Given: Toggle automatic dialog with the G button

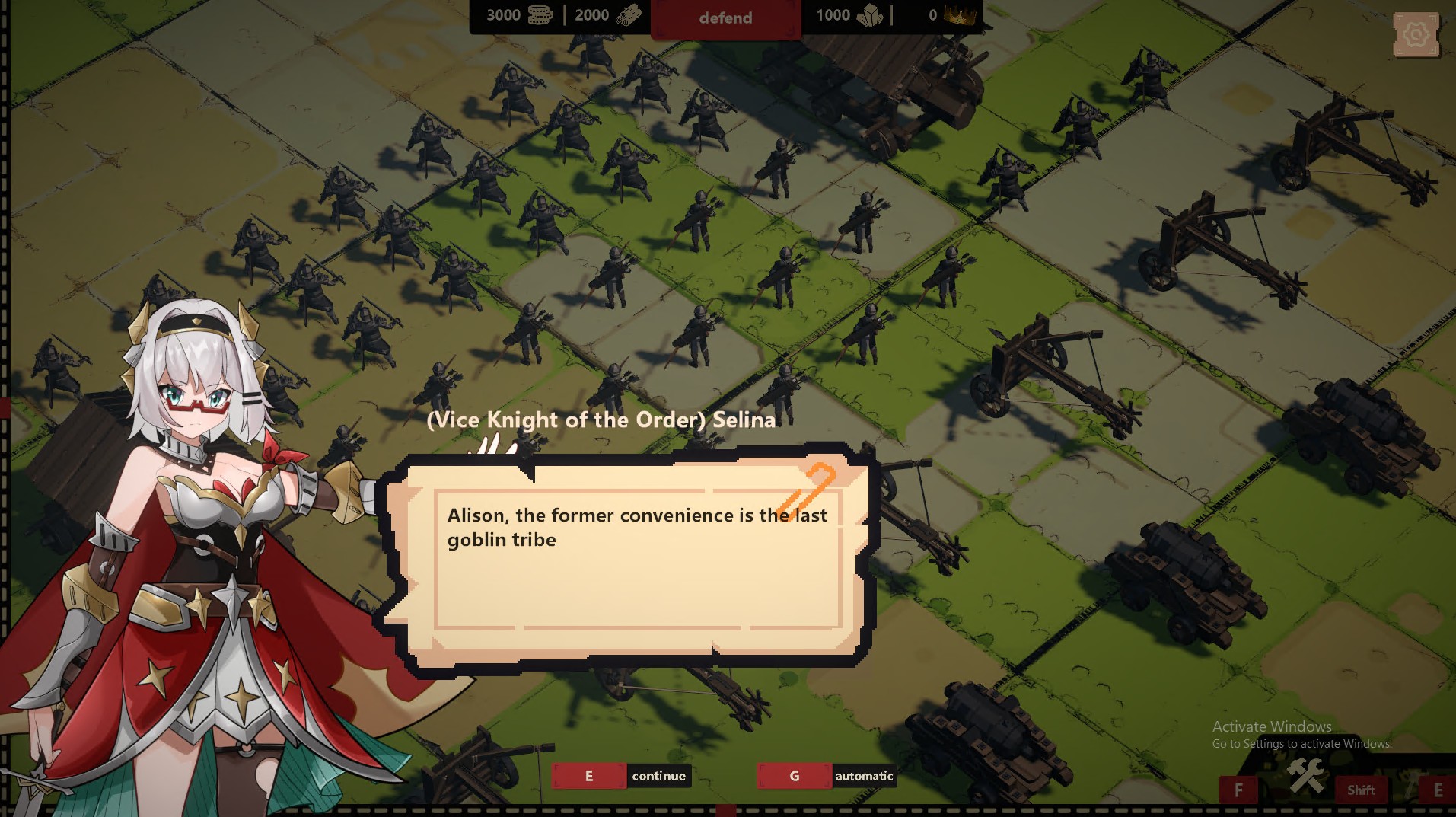Looking at the screenshot, I should click(x=794, y=776).
